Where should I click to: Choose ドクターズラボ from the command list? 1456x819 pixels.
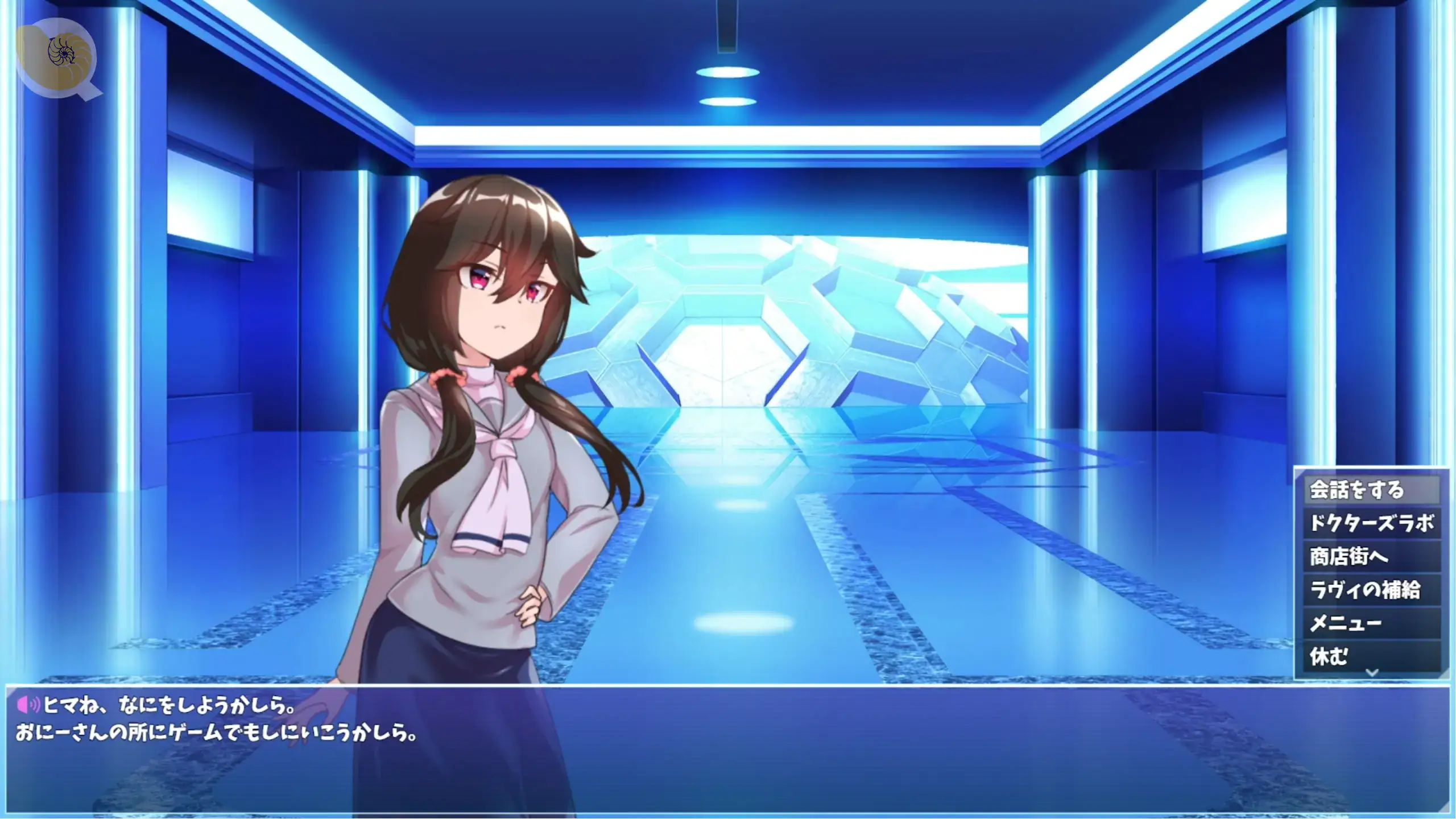(x=1371, y=523)
